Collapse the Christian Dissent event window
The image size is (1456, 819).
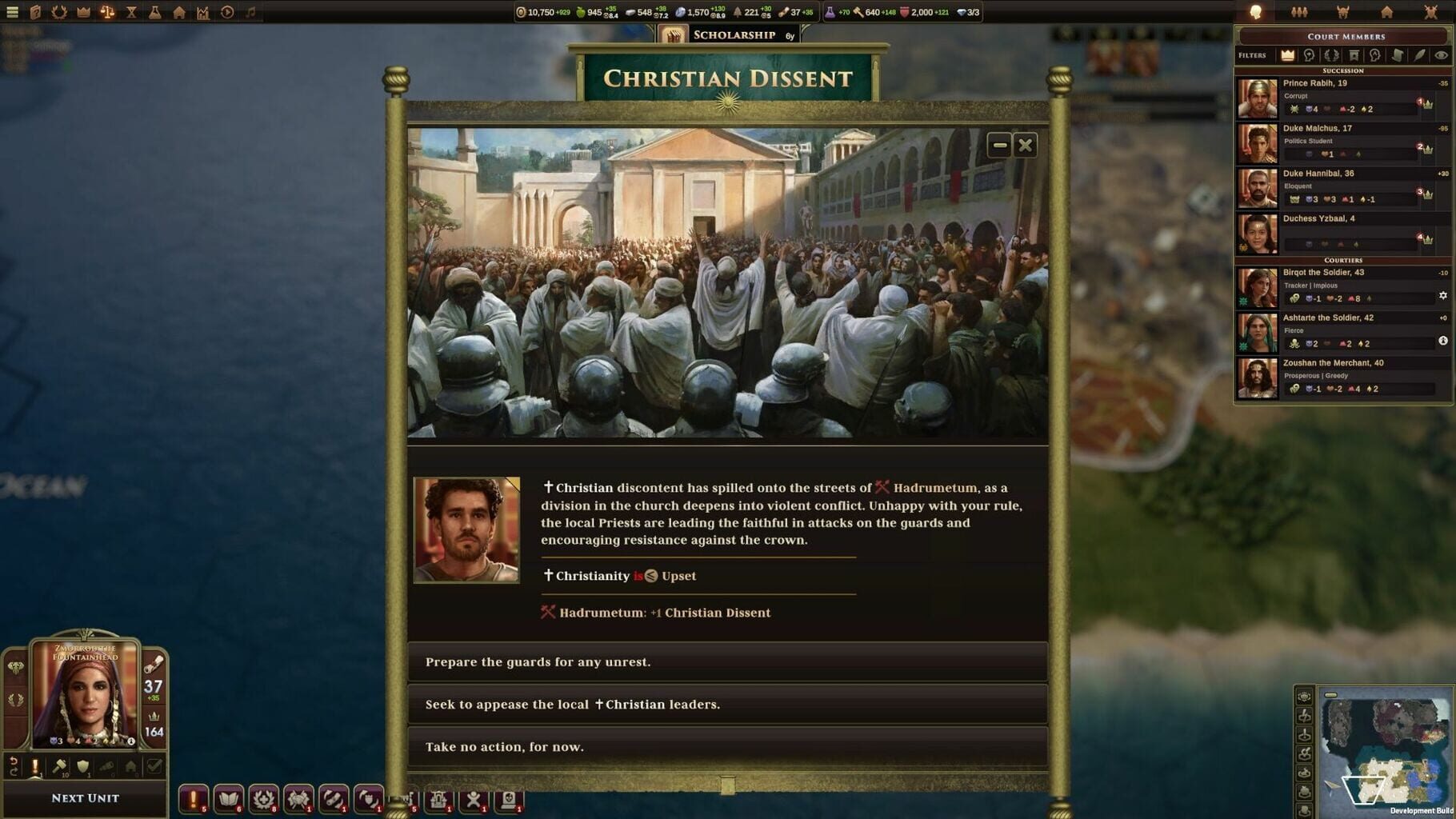click(999, 145)
